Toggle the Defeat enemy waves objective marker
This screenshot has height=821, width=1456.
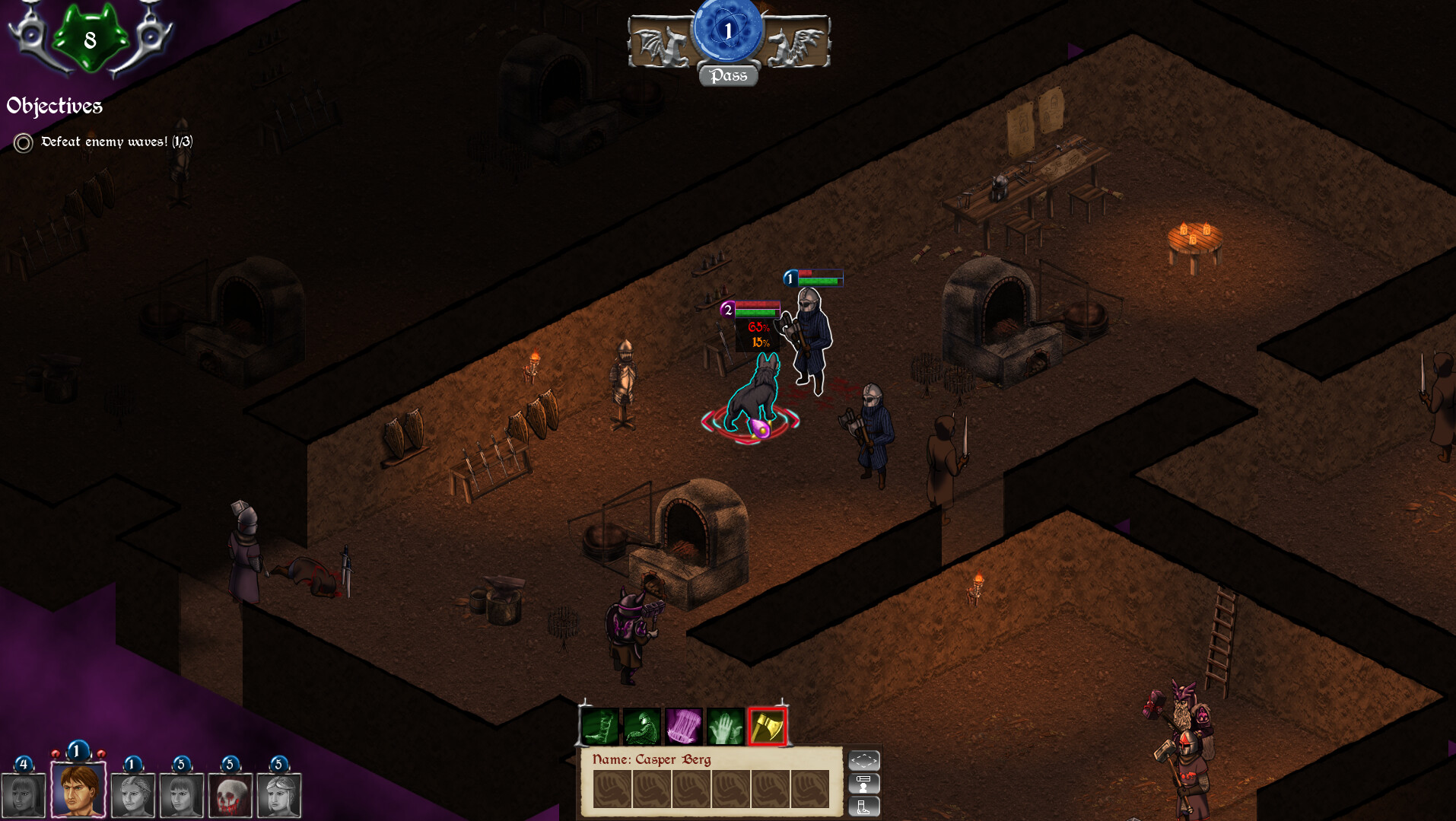[x=23, y=142]
